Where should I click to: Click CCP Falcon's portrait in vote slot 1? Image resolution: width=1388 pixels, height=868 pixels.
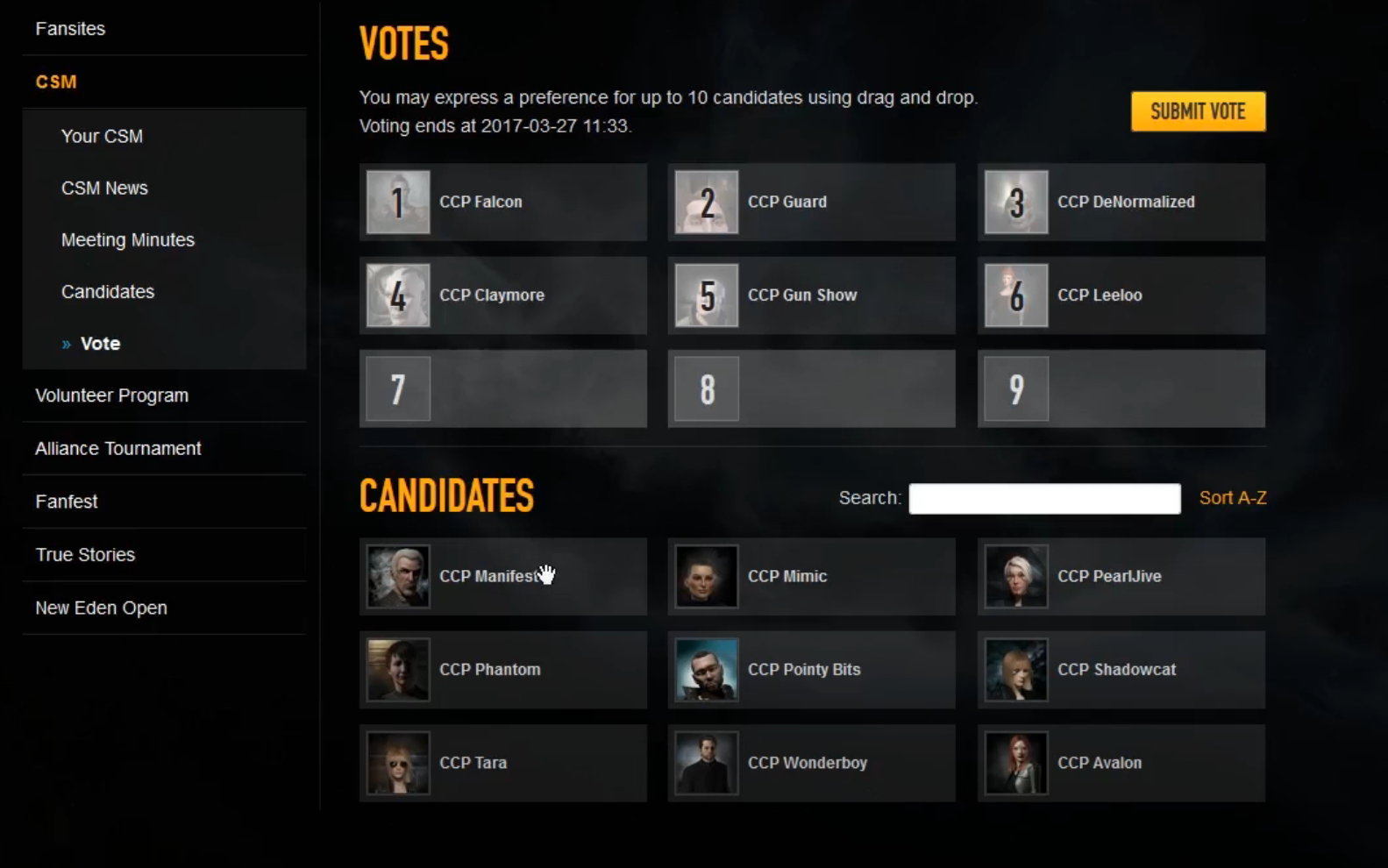point(397,202)
